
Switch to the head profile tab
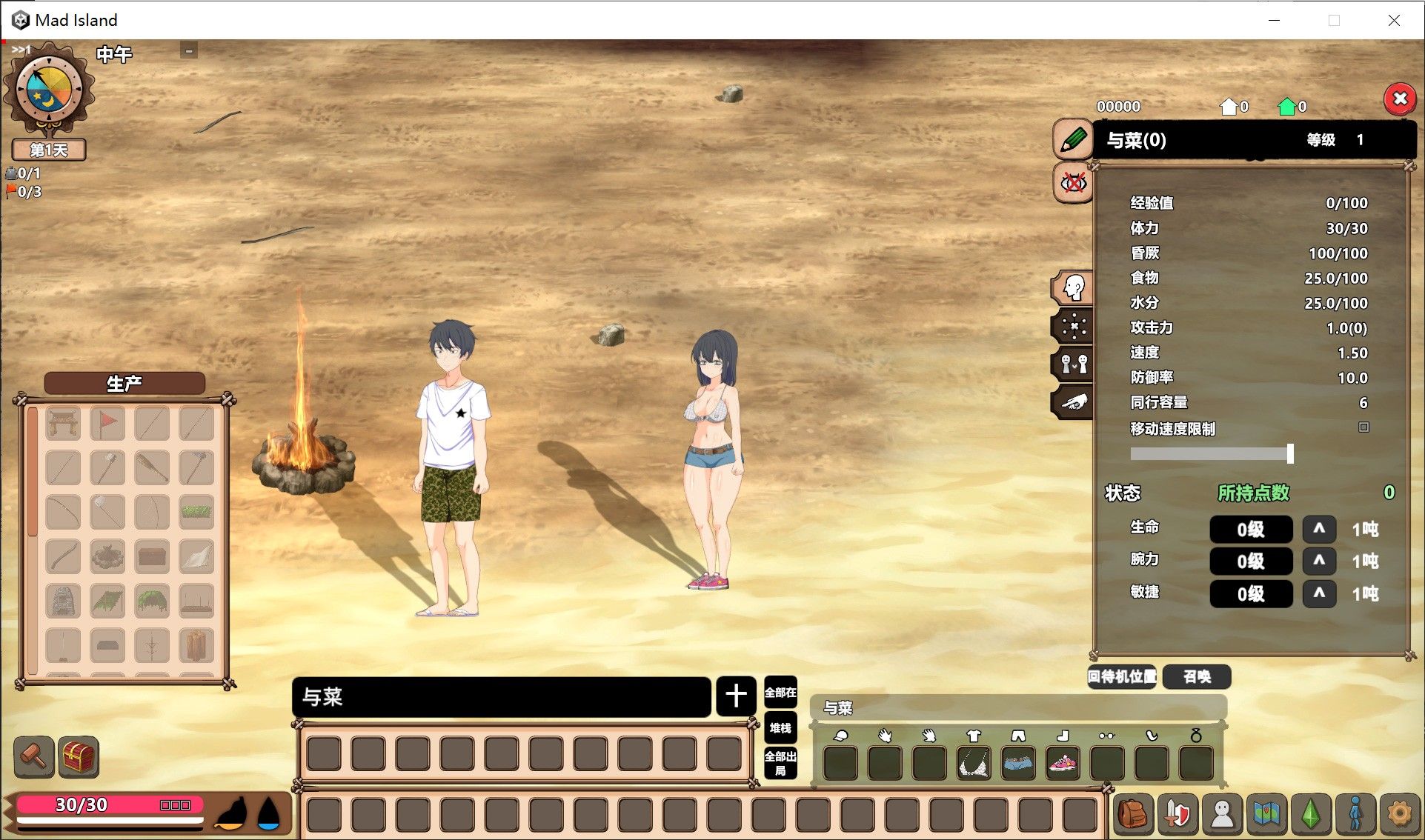1073,287
